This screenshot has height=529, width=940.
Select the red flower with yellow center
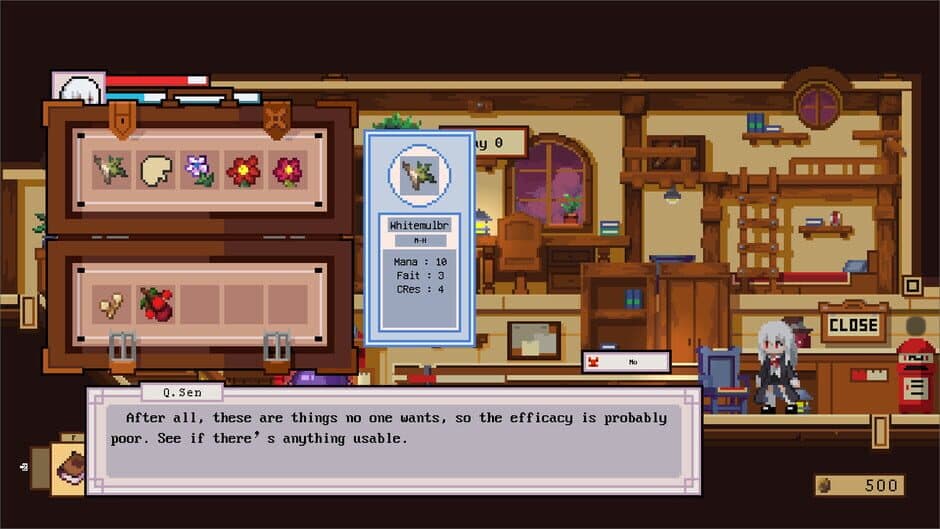(243, 171)
